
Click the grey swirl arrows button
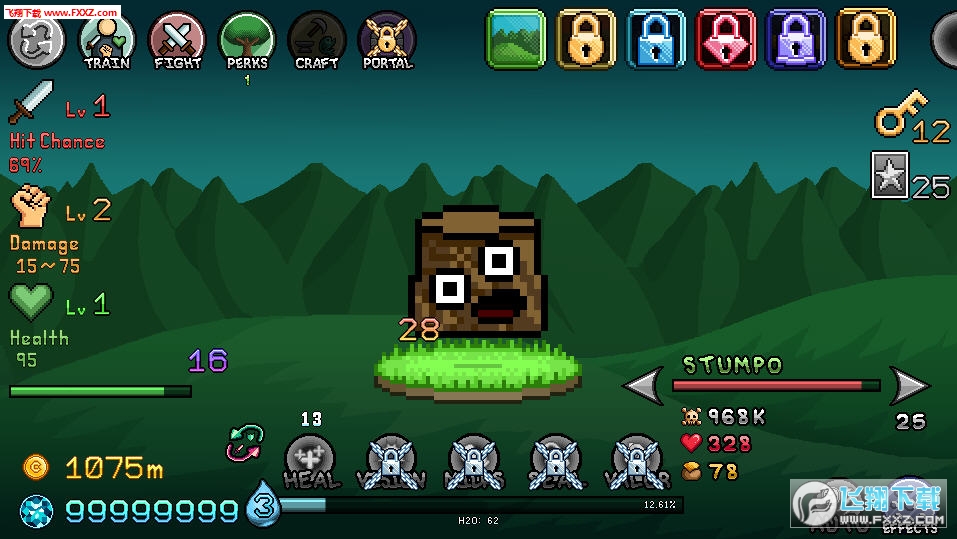tap(37, 39)
